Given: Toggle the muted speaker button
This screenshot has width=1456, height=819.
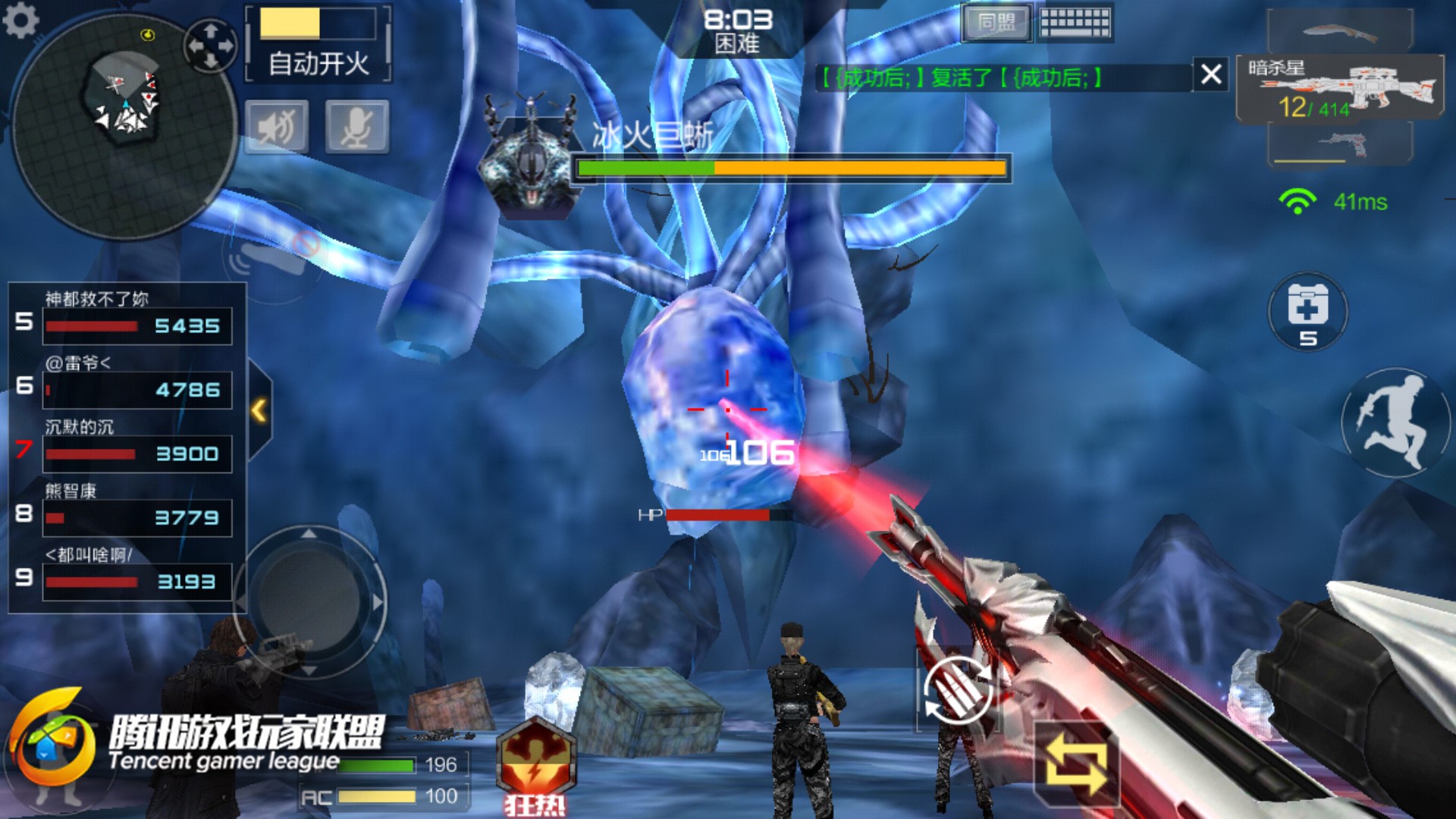Looking at the screenshot, I should click(x=277, y=127).
